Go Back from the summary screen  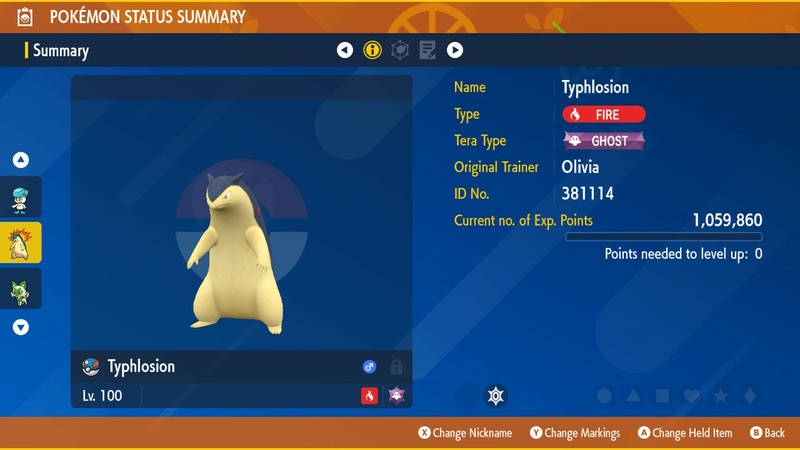tap(768, 433)
